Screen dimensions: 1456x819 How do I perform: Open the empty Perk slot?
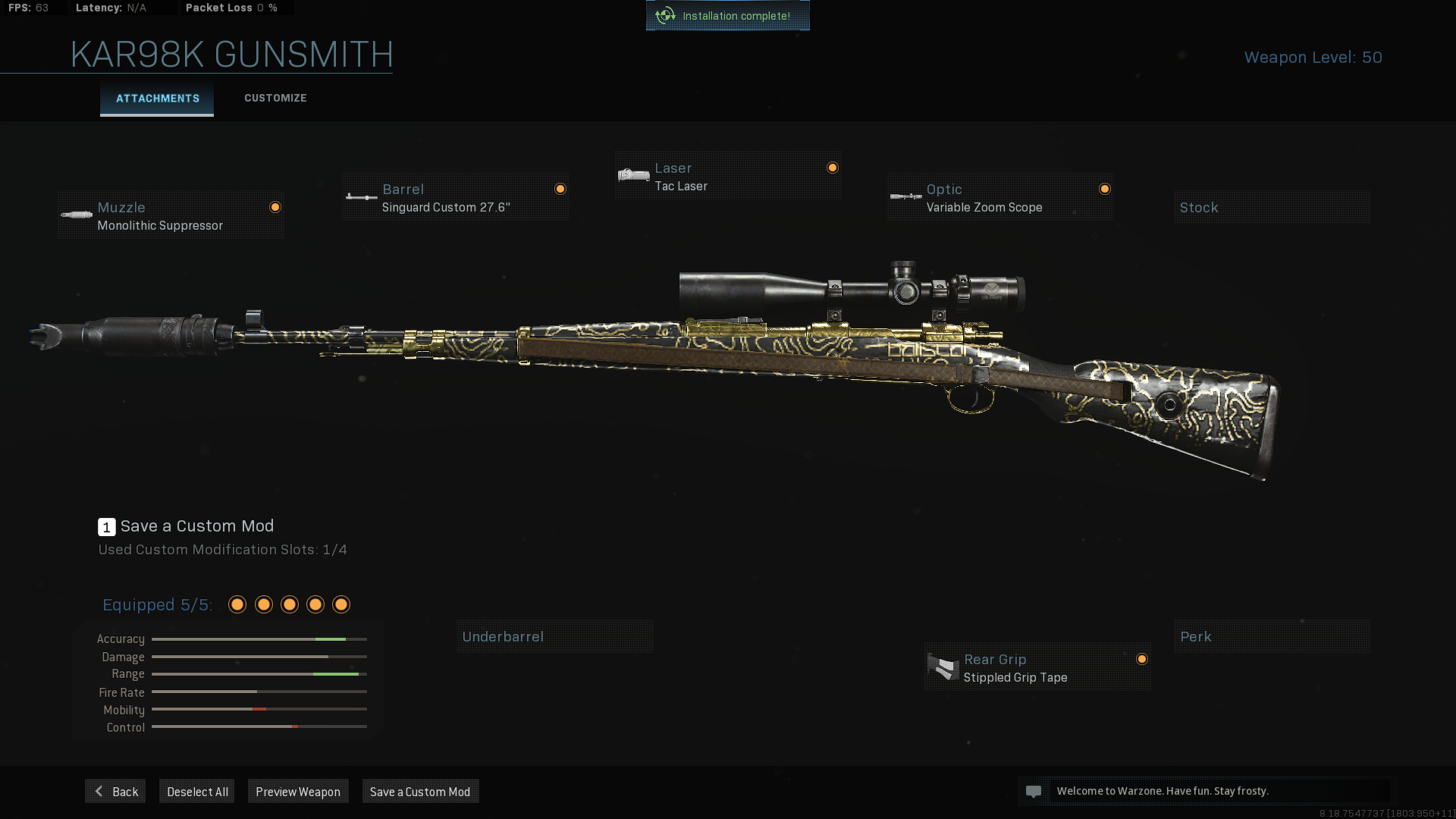tap(1272, 637)
